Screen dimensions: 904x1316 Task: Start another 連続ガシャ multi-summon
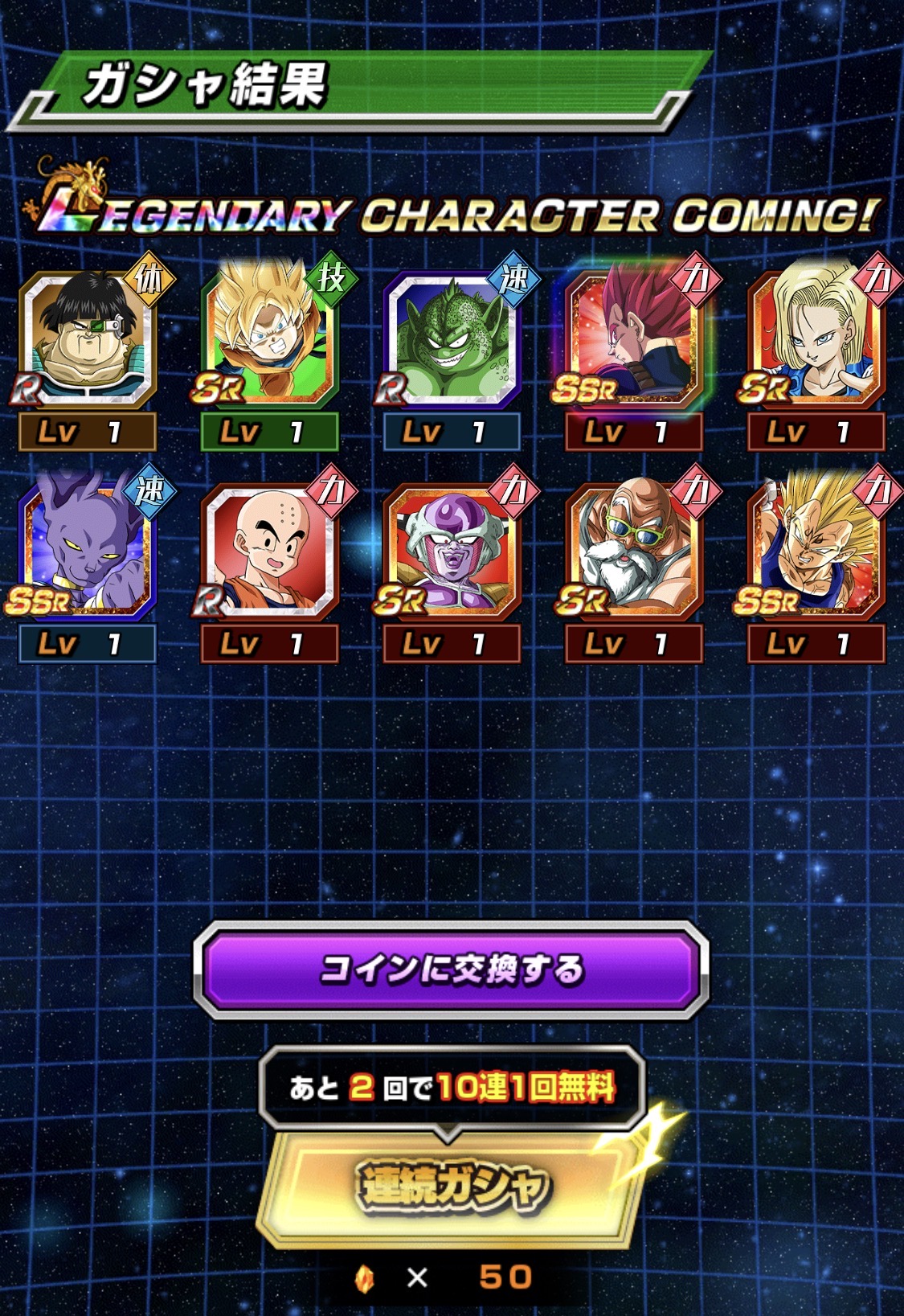click(x=452, y=1187)
